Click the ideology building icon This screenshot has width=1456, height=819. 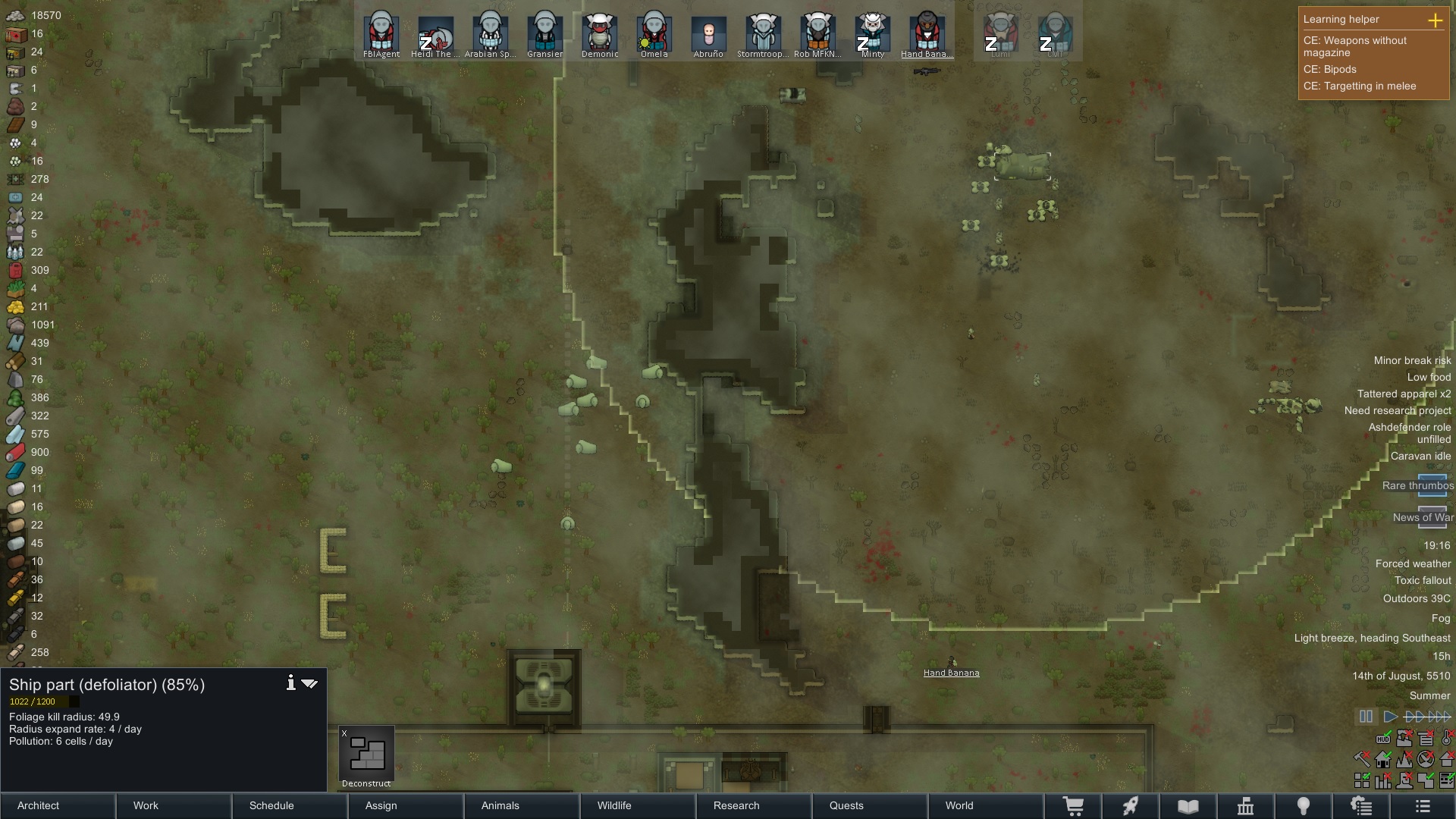pos(1244,805)
